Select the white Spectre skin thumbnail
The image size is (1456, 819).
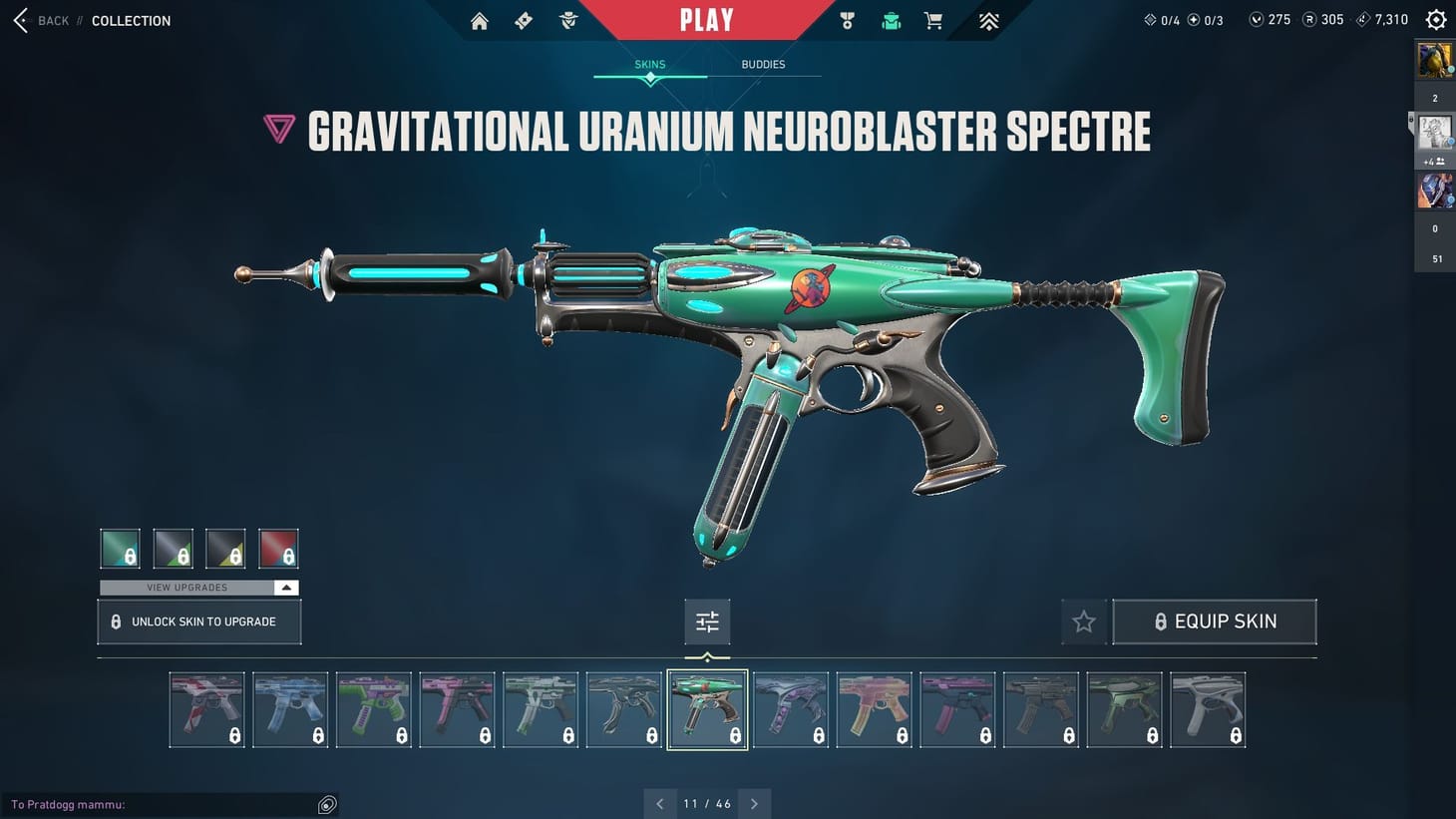1208,709
